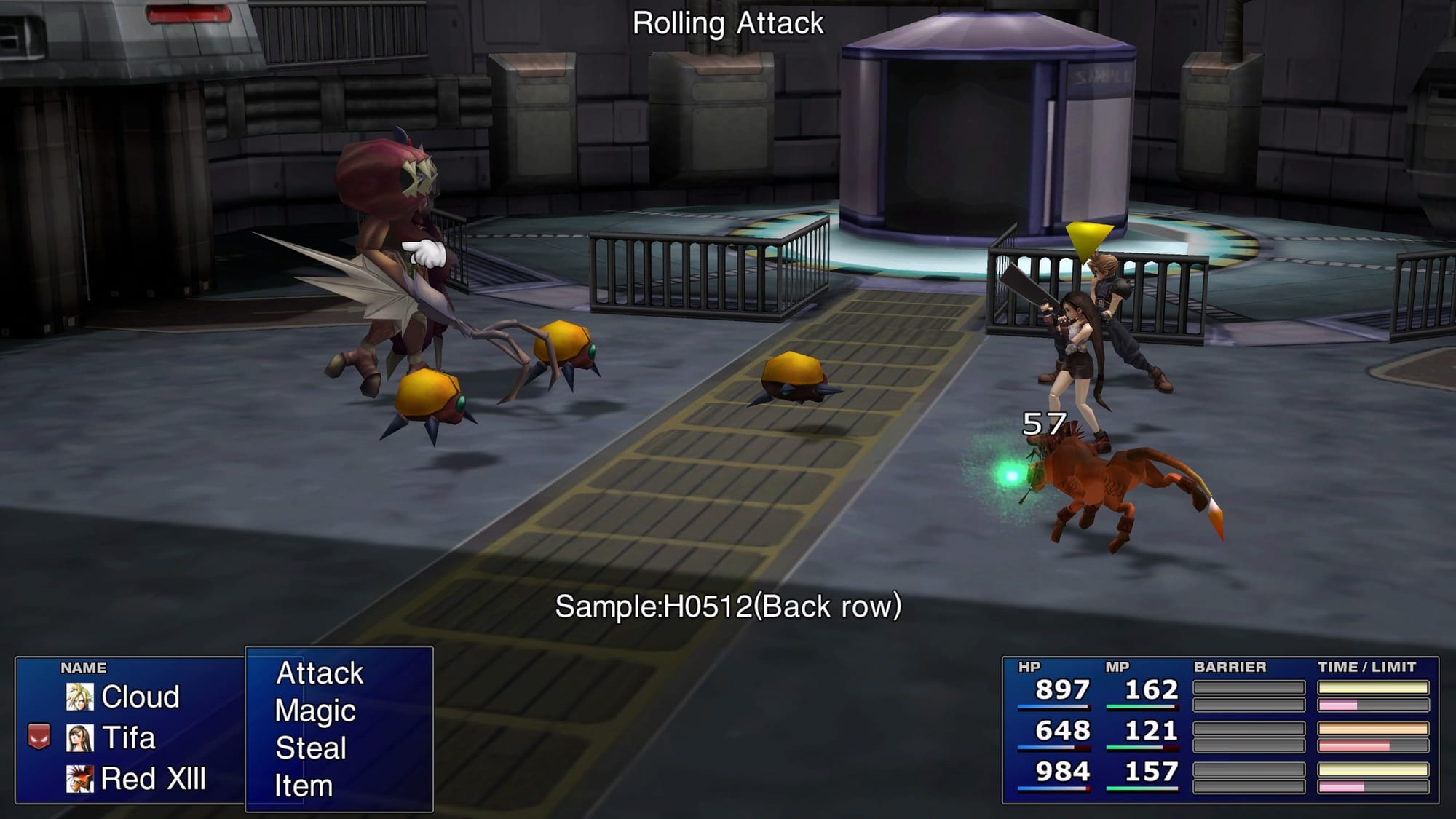Open the Item command

click(304, 786)
